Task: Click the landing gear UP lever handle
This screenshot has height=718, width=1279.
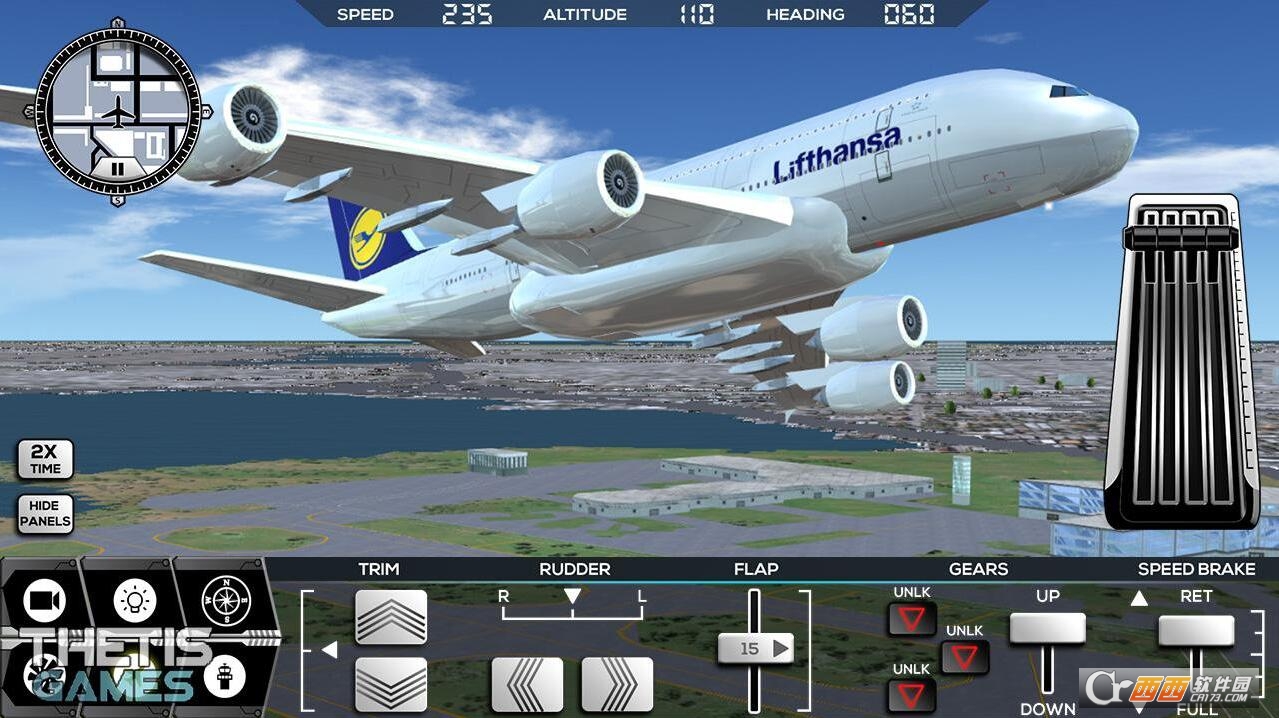Action: pyautogui.click(x=1047, y=629)
